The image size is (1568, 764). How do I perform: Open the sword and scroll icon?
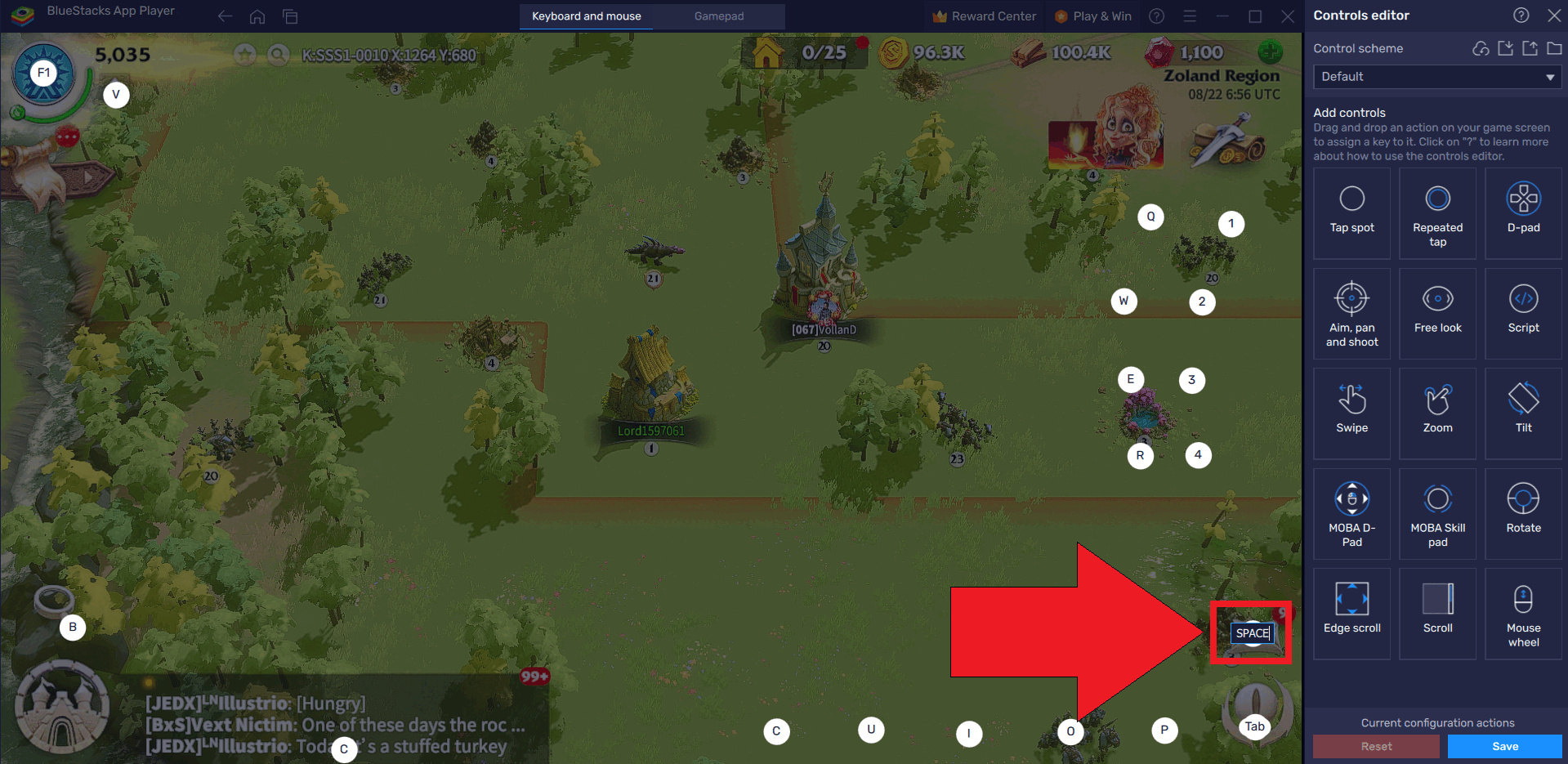(x=1227, y=141)
